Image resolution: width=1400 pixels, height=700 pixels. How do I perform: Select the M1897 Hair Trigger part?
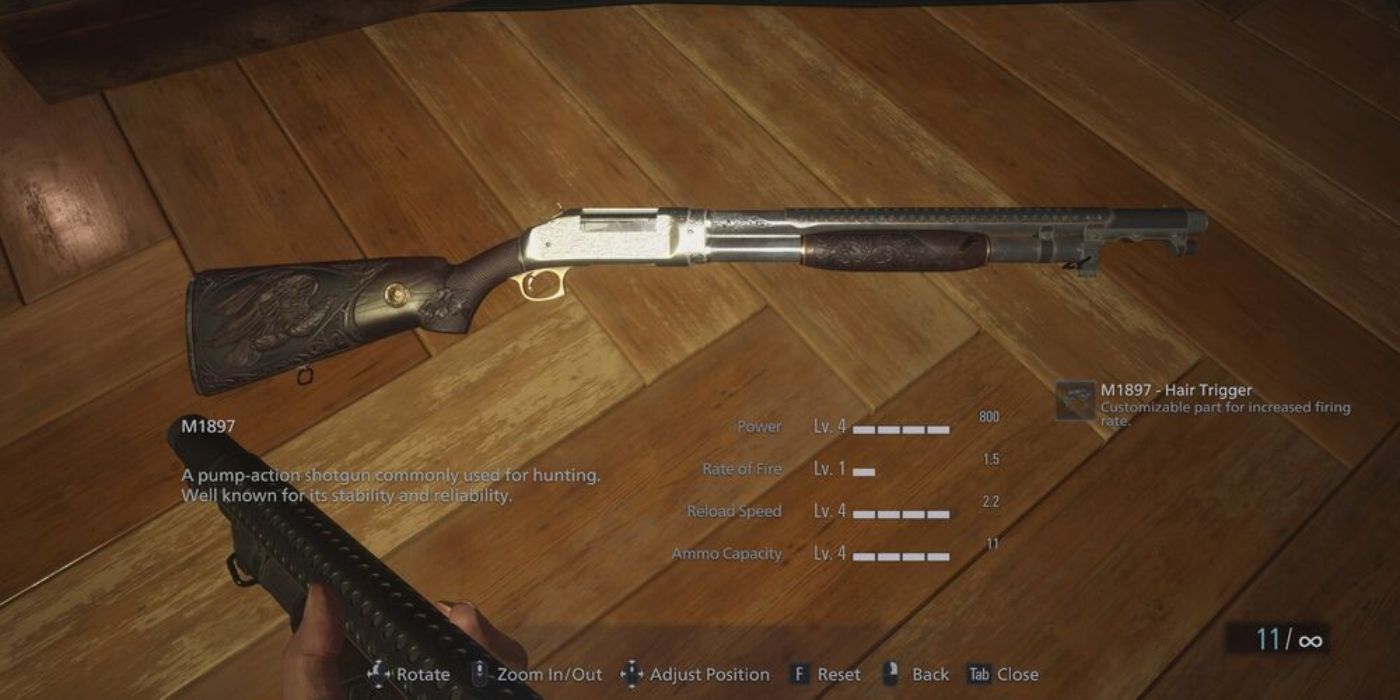click(1076, 401)
